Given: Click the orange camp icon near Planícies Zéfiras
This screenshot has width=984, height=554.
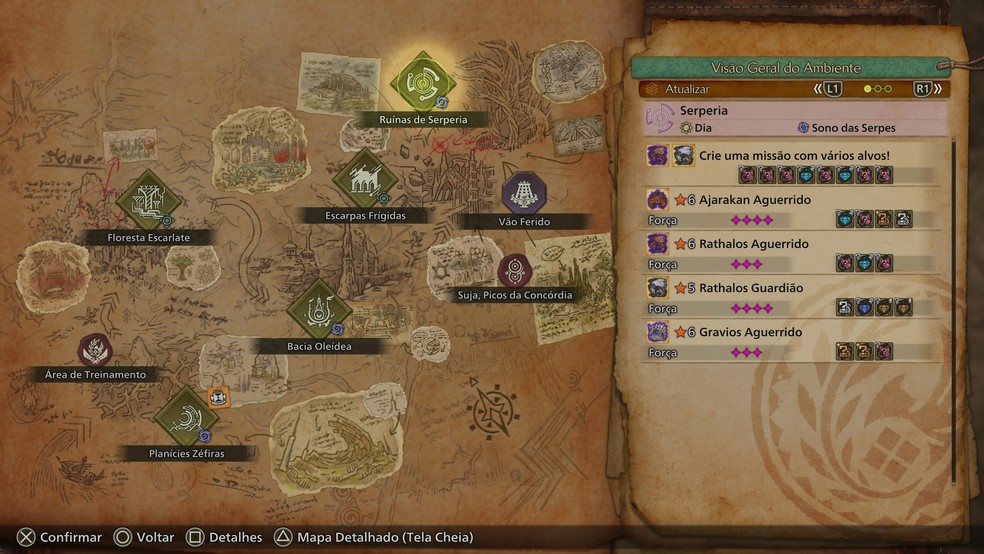Looking at the screenshot, I should (x=219, y=397).
